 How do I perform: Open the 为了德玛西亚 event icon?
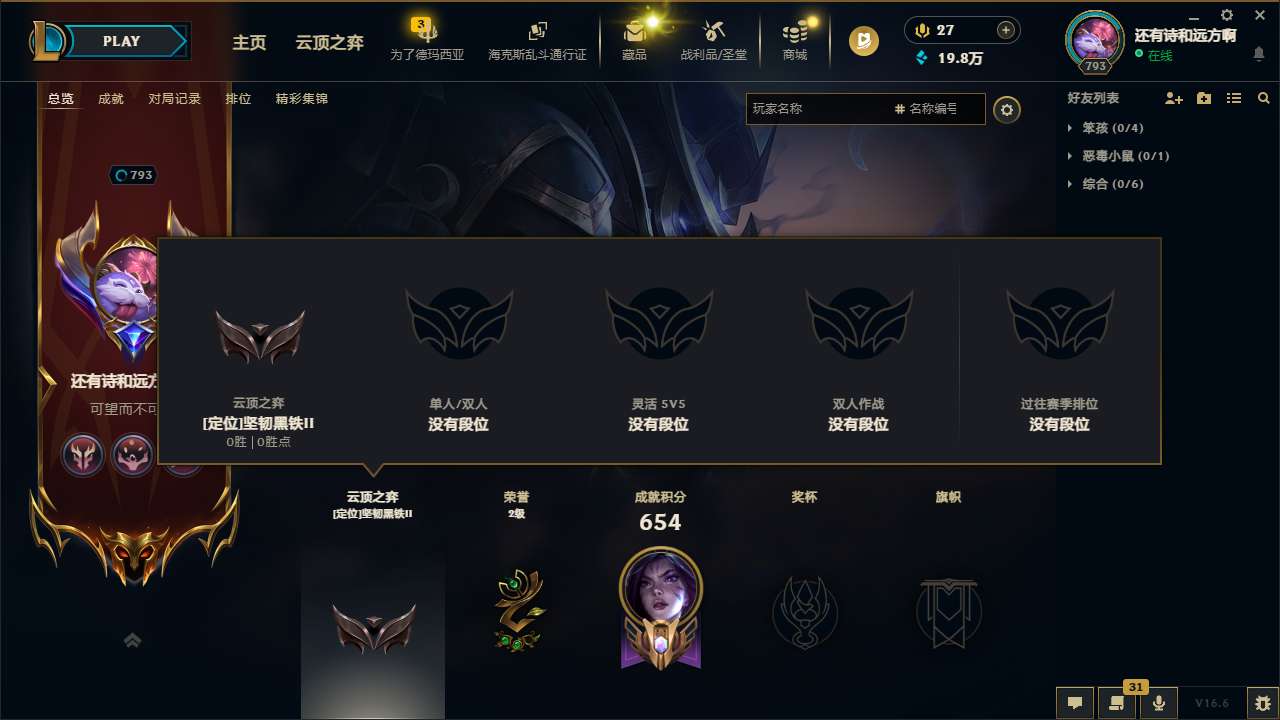pos(427,41)
